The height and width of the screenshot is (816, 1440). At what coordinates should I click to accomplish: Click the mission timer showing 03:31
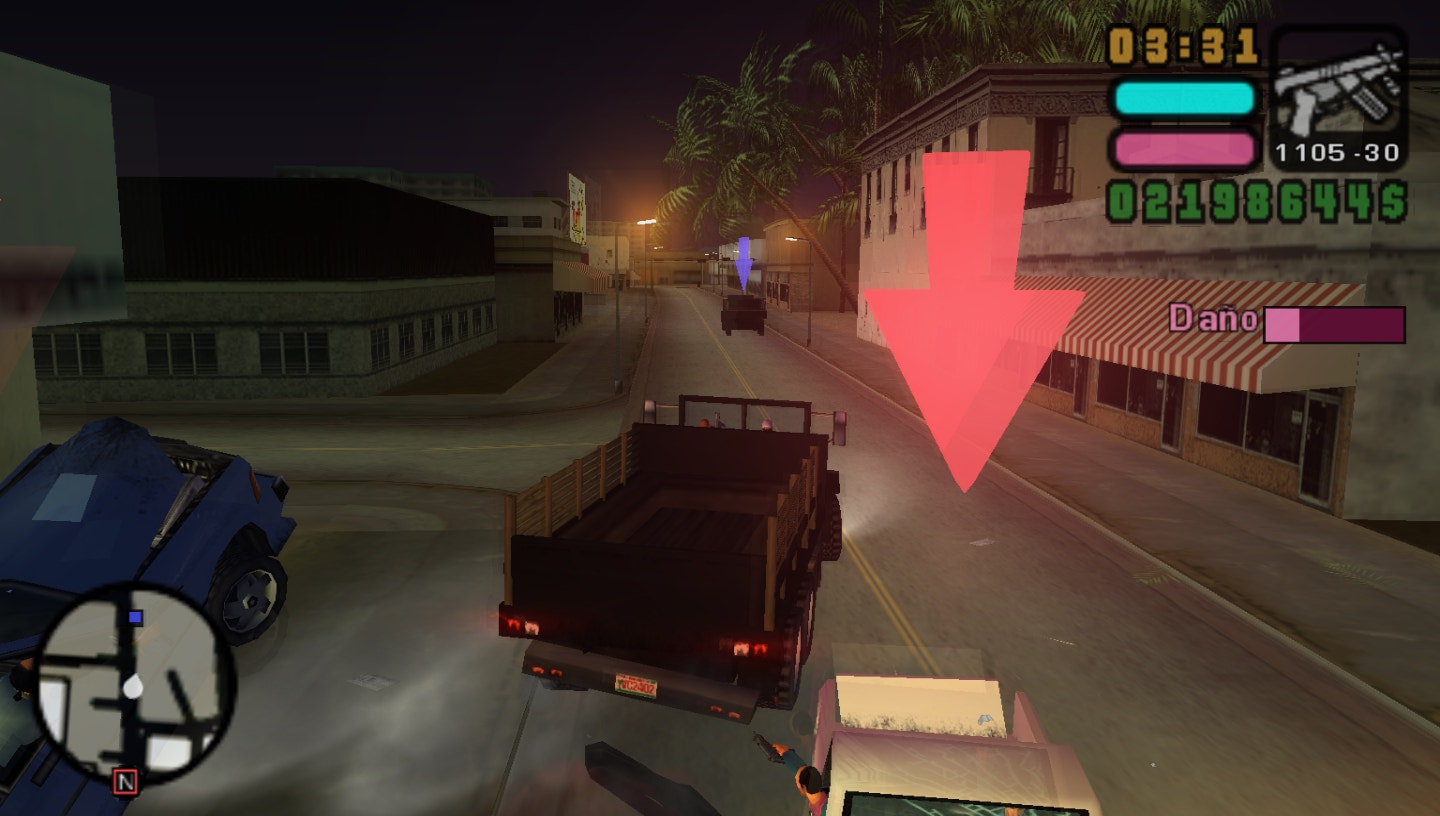[1180, 42]
